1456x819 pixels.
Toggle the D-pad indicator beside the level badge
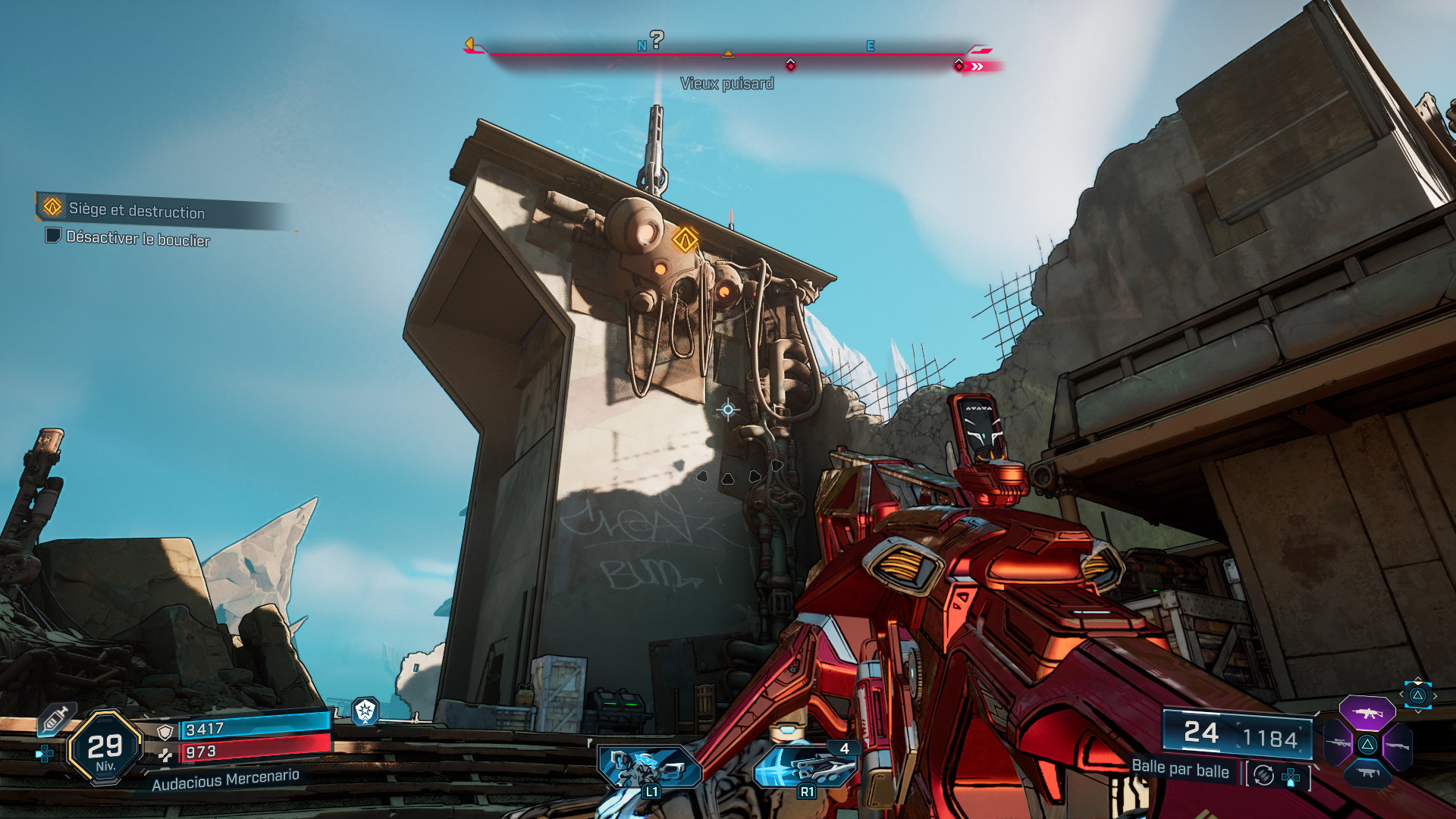pyautogui.click(x=45, y=754)
